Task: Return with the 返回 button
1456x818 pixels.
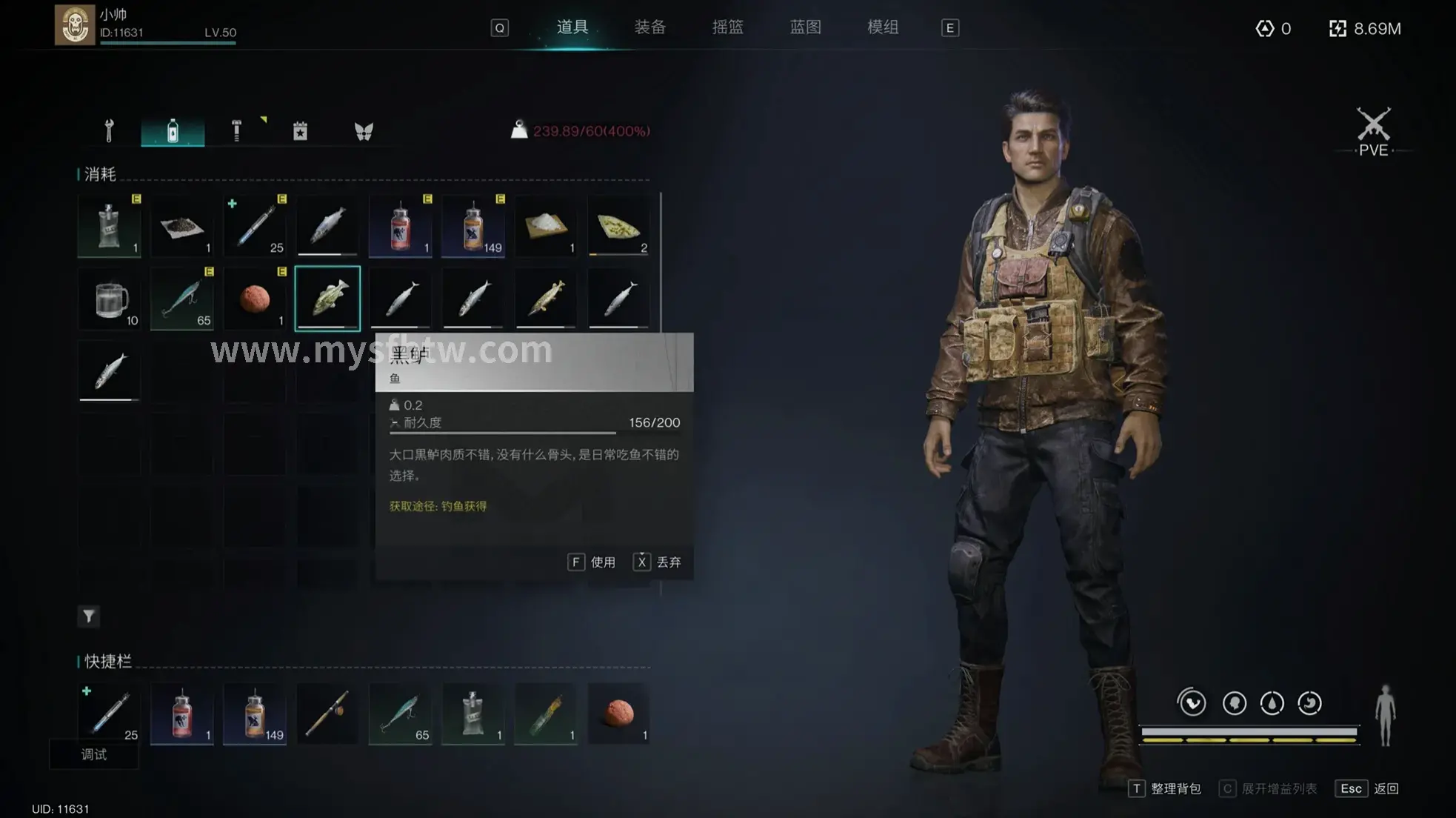Action: 1367,788
